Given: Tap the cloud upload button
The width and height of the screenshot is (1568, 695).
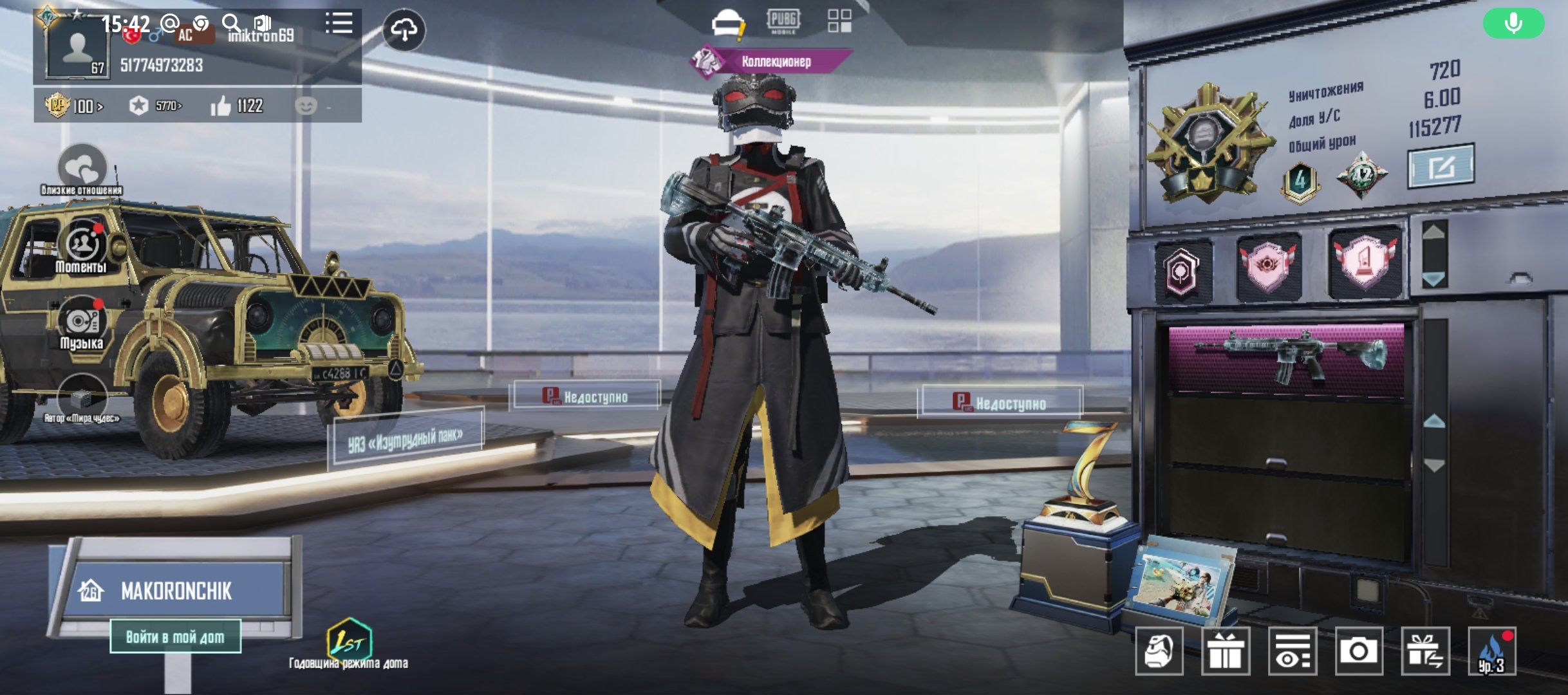Looking at the screenshot, I should click(x=404, y=30).
